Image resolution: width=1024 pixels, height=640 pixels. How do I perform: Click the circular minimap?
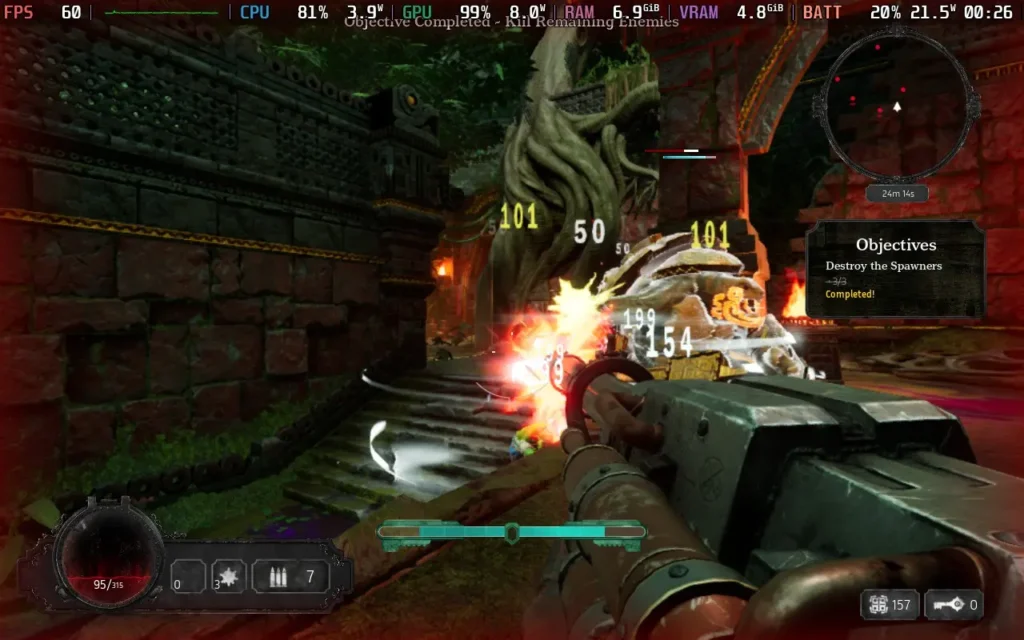[895, 104]
